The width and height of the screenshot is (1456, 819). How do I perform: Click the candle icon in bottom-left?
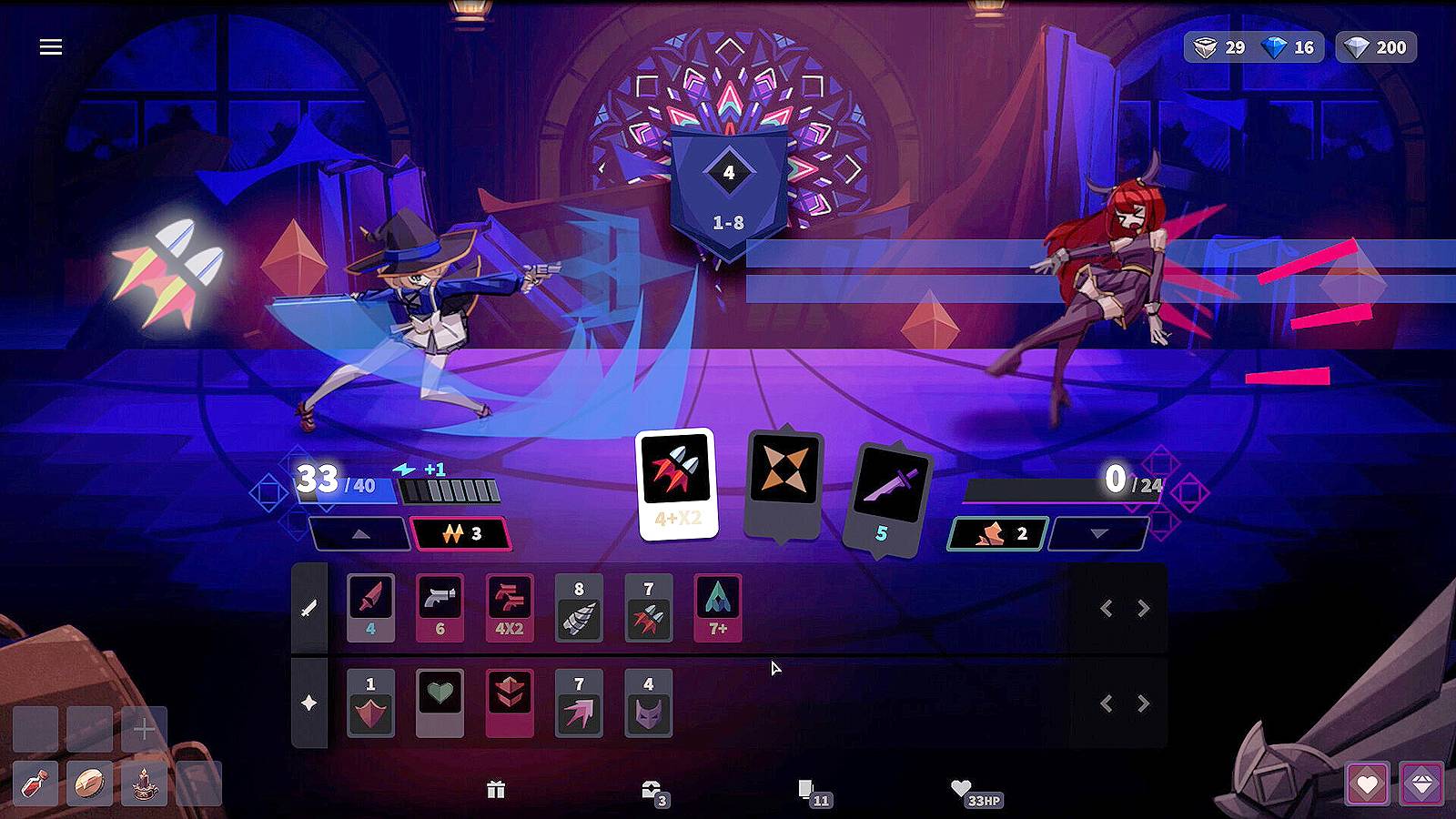point(146,784)
